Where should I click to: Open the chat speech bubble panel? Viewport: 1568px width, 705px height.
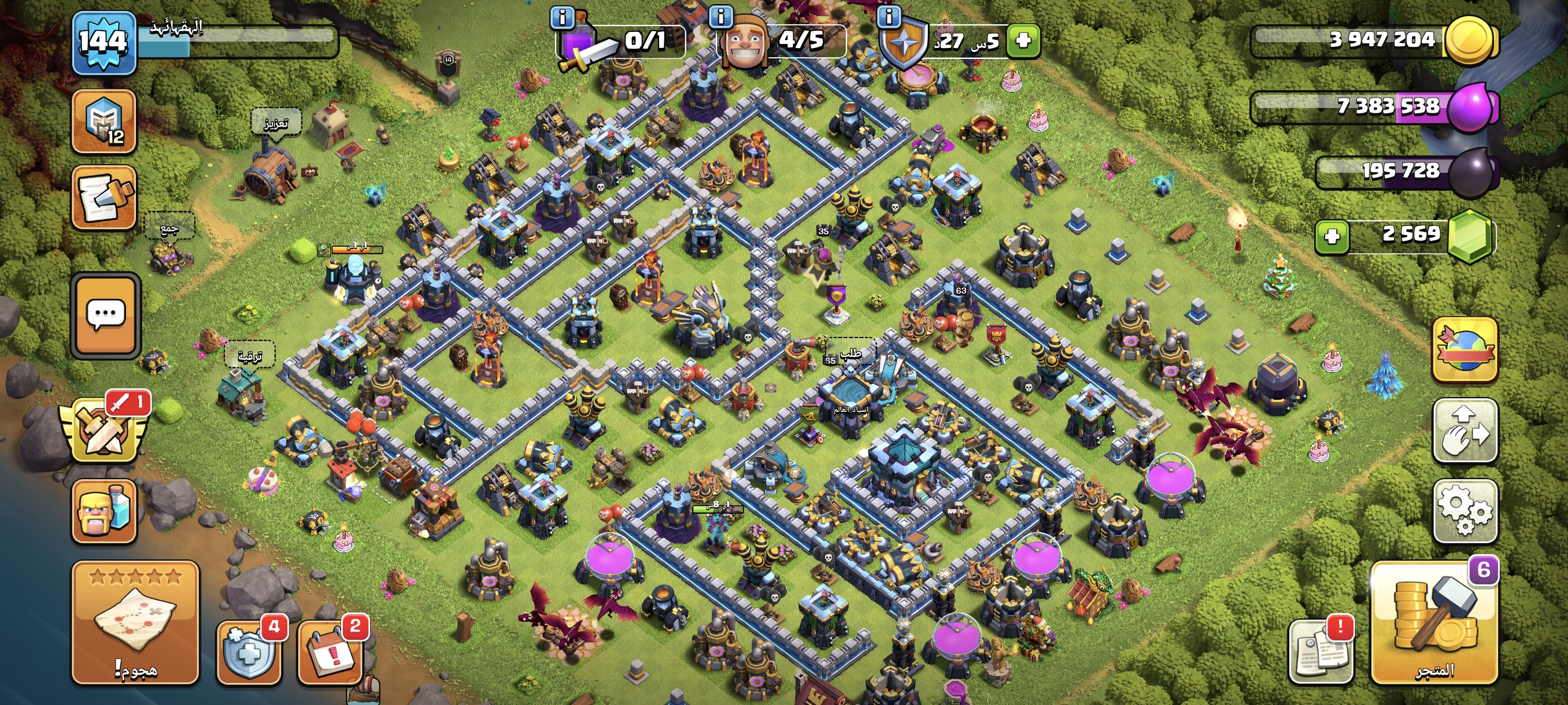pyautogui.click(x=106, y=315)
